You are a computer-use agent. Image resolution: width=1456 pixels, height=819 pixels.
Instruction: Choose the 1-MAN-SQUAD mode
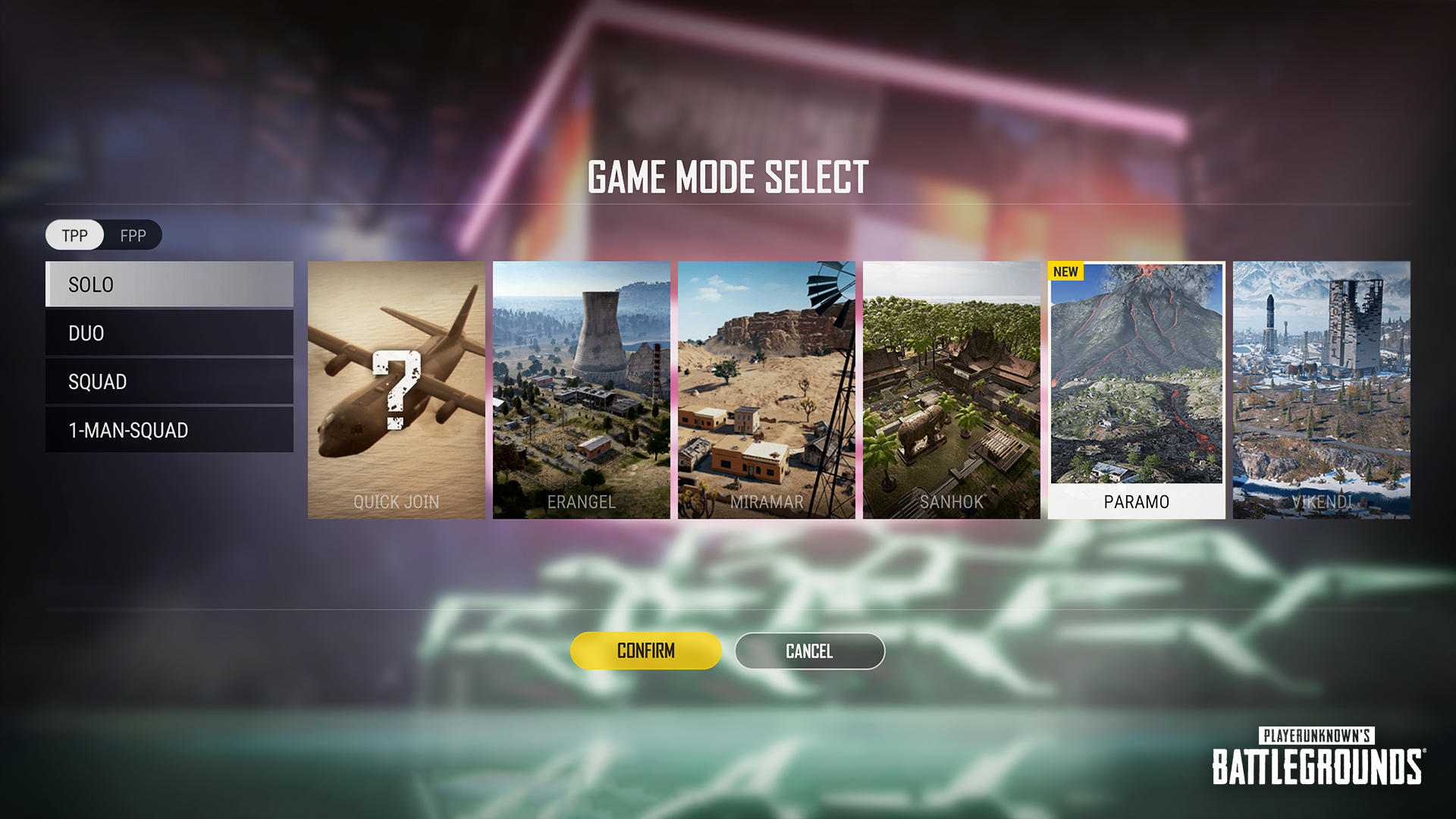pyautogui.click(x=168, y=430)
